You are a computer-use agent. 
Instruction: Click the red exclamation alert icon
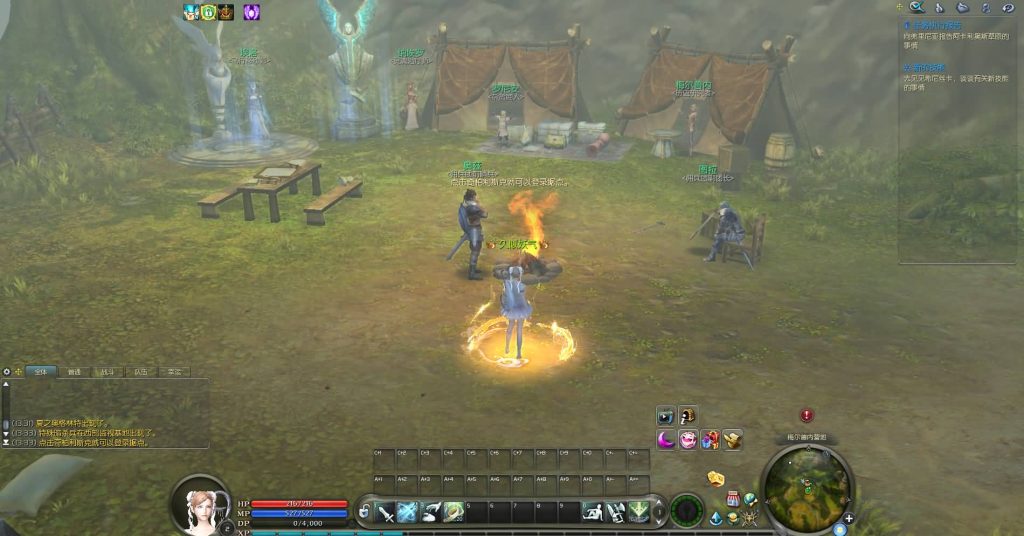click(x=807, y=416)
